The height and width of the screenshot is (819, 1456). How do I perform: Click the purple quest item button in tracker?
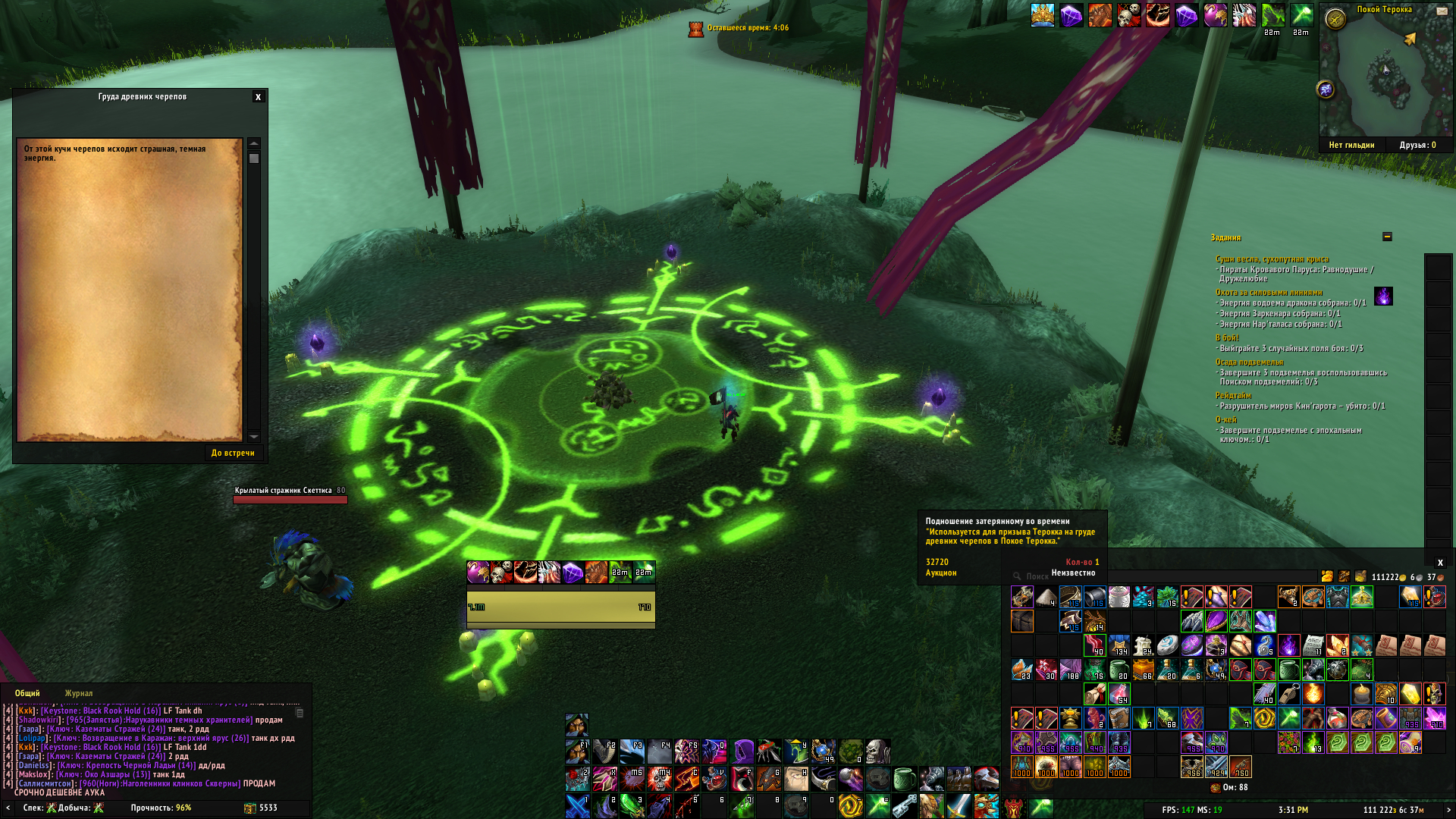point(1383,297)
